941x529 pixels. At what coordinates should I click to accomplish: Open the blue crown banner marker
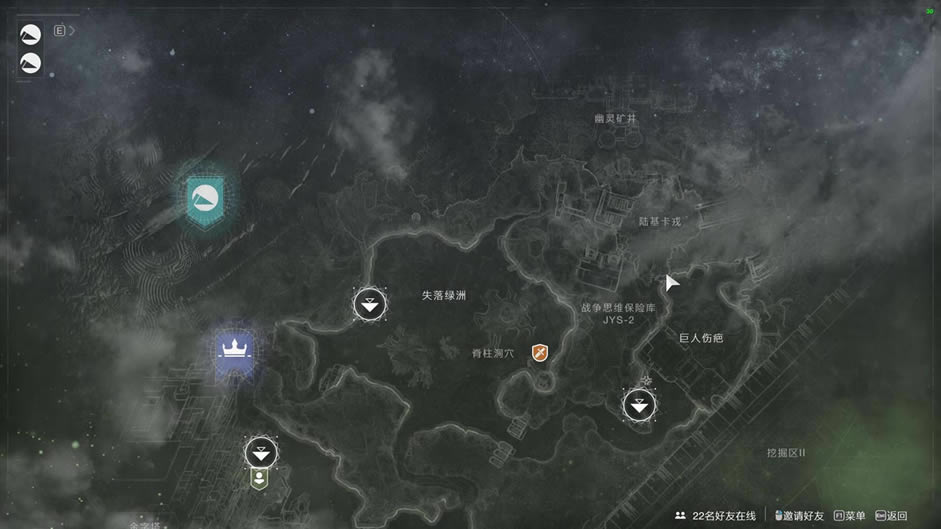point(235,351)
